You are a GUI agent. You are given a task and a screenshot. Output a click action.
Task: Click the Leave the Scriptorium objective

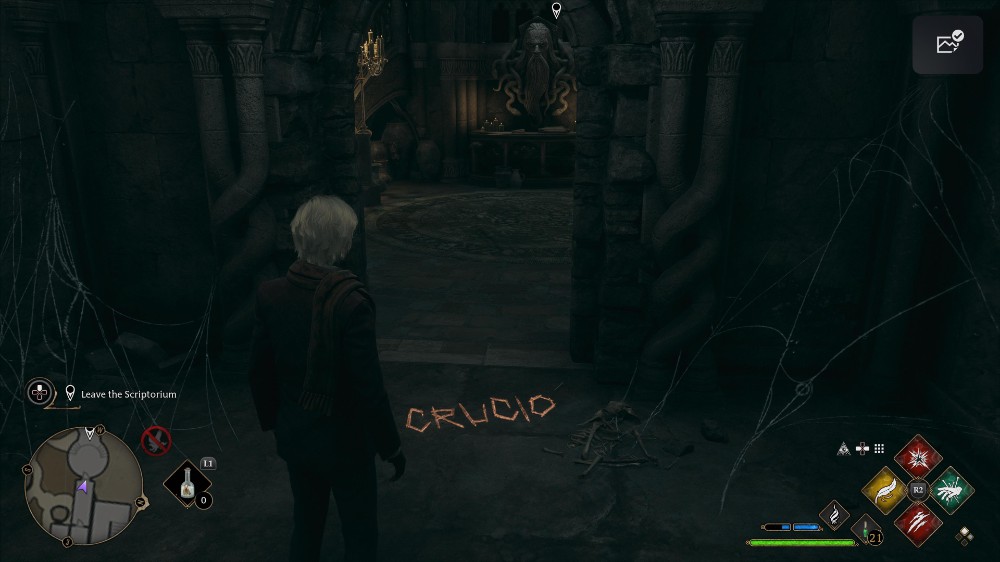[128, 395]
